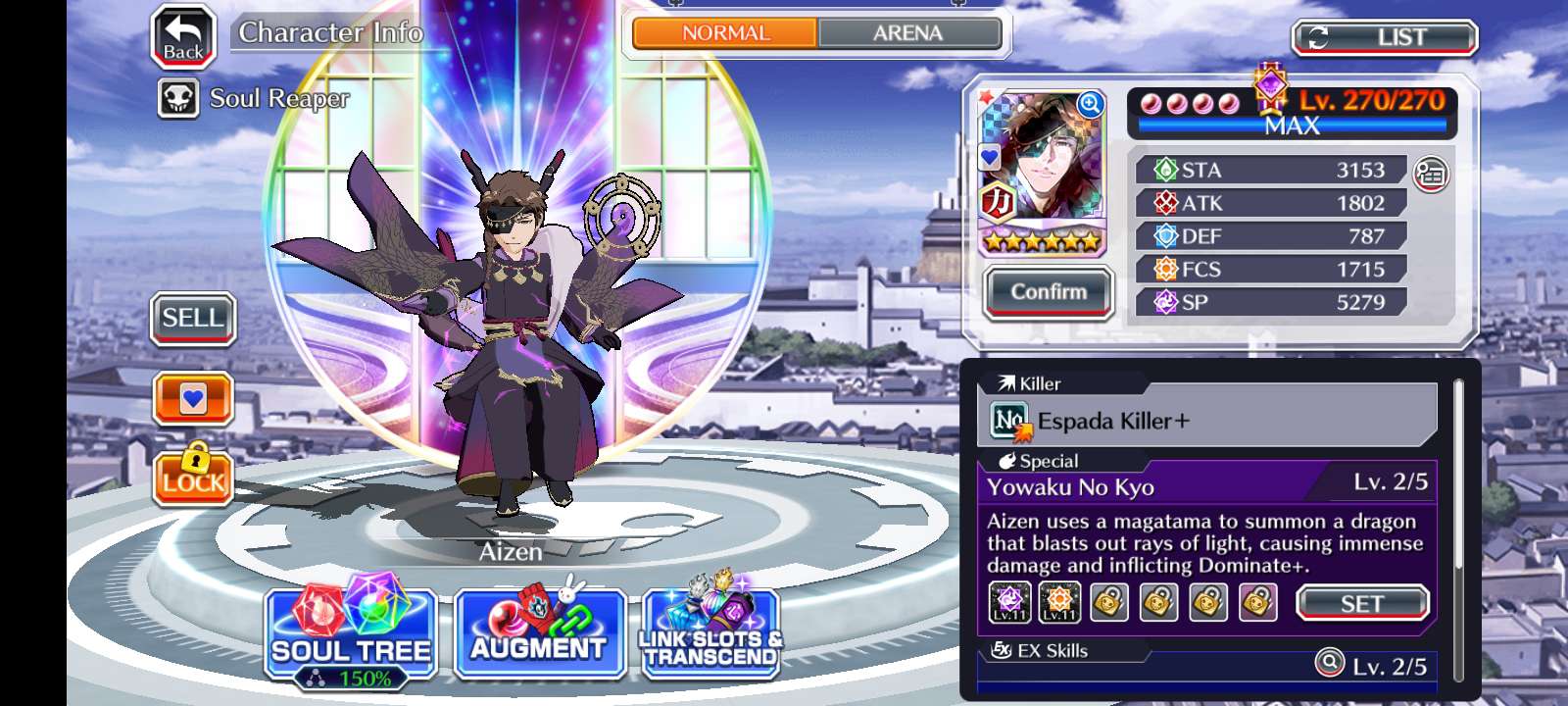Click the SELL button

tap(193, 319)
